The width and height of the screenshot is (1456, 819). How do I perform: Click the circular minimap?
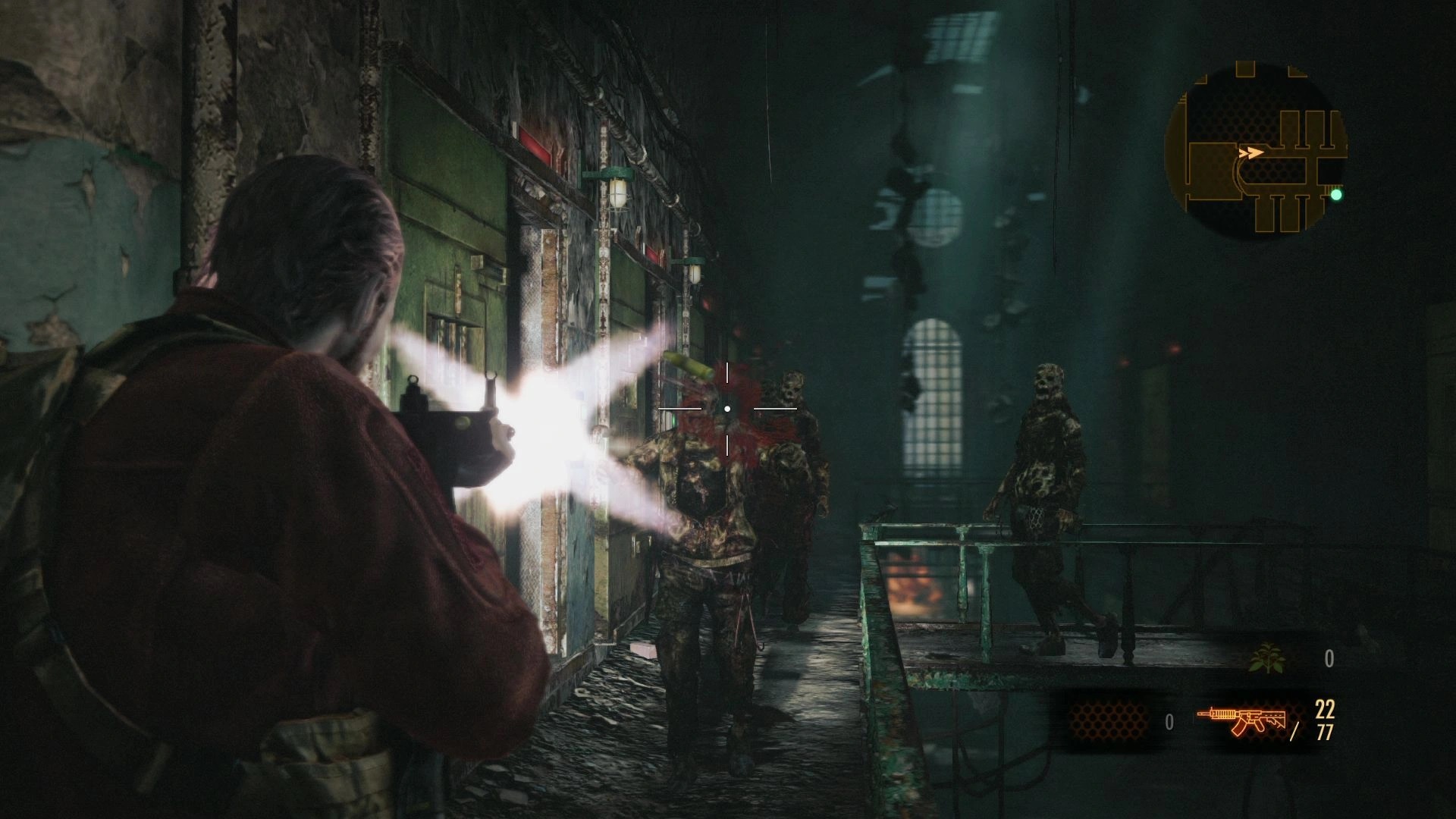[x=1256, y=152]
